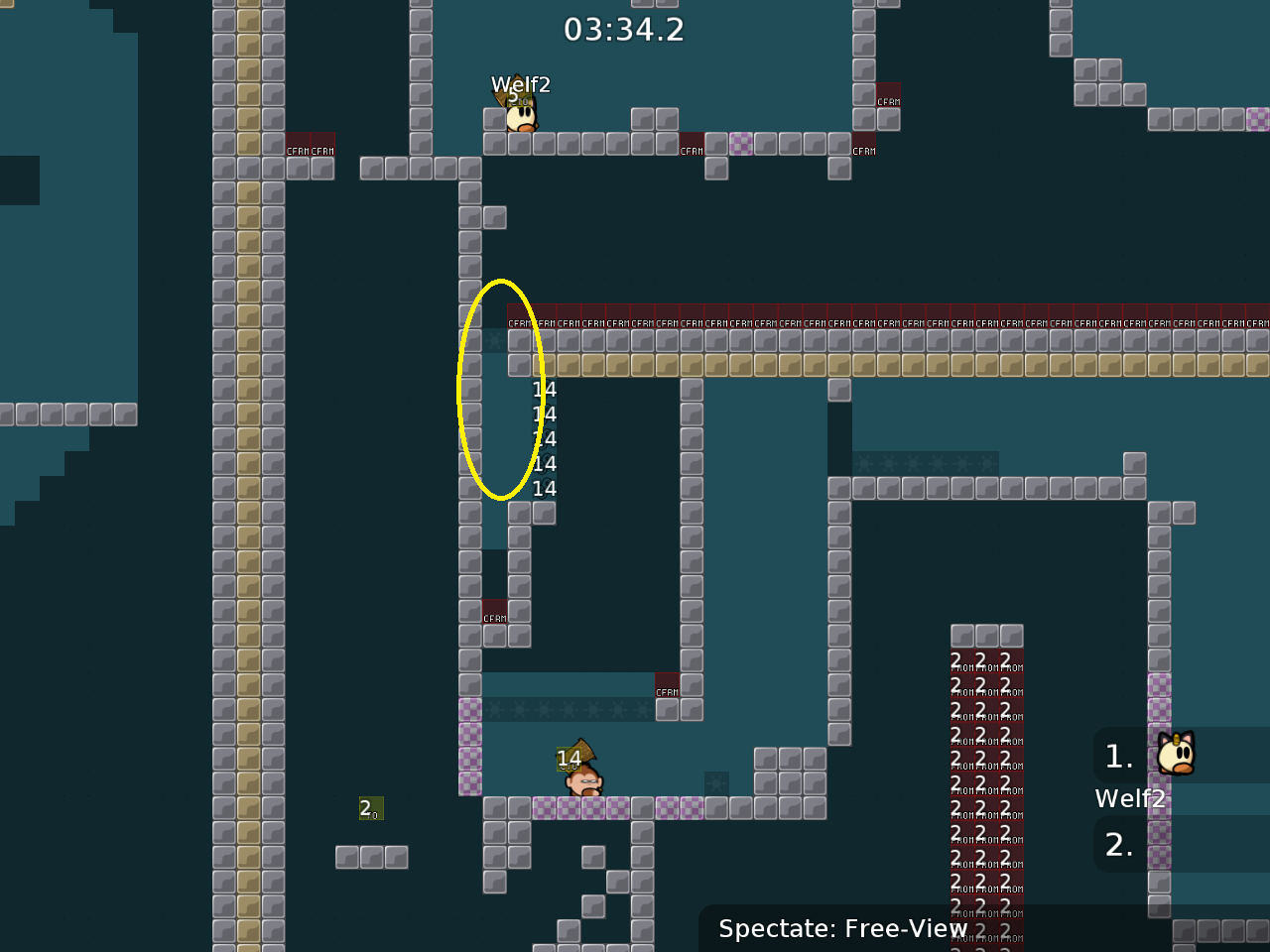The height and width of the screenshot is (952, 1270).
Task: Click the Welf2 name label above the player
Action: click(x=522, y=85)
